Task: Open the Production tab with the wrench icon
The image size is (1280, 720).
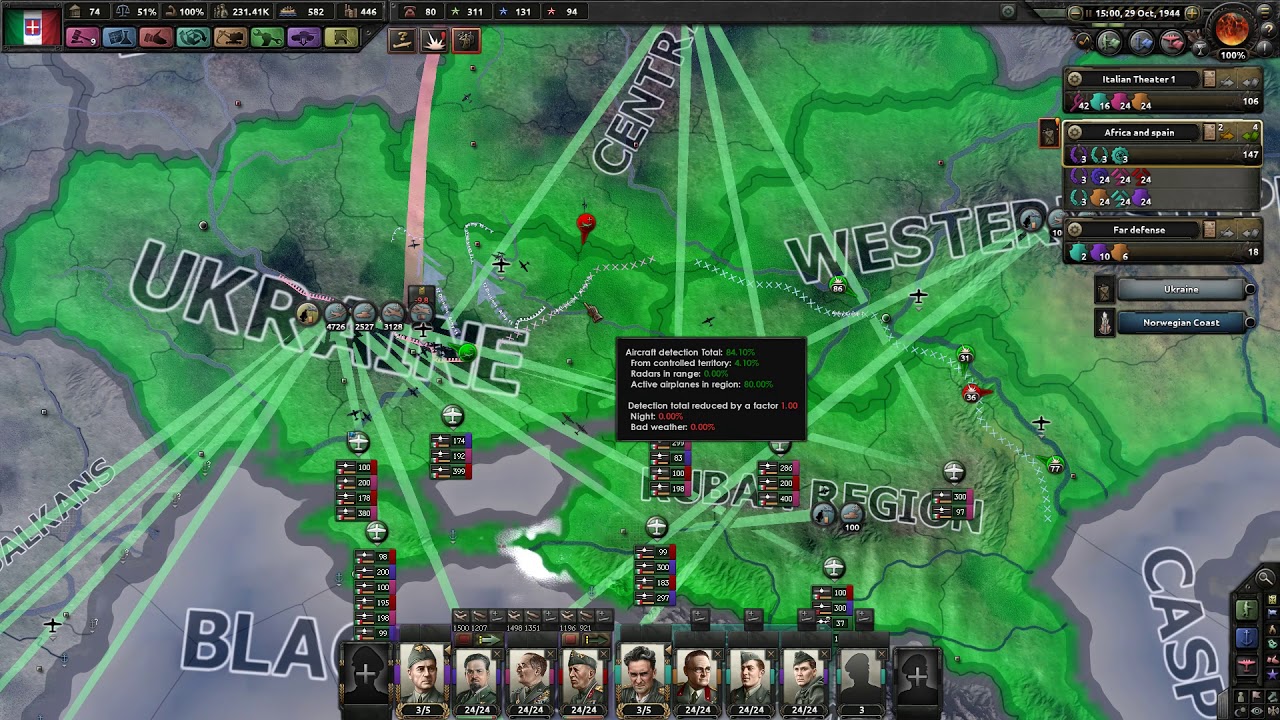Action: [x=267, y=37]
